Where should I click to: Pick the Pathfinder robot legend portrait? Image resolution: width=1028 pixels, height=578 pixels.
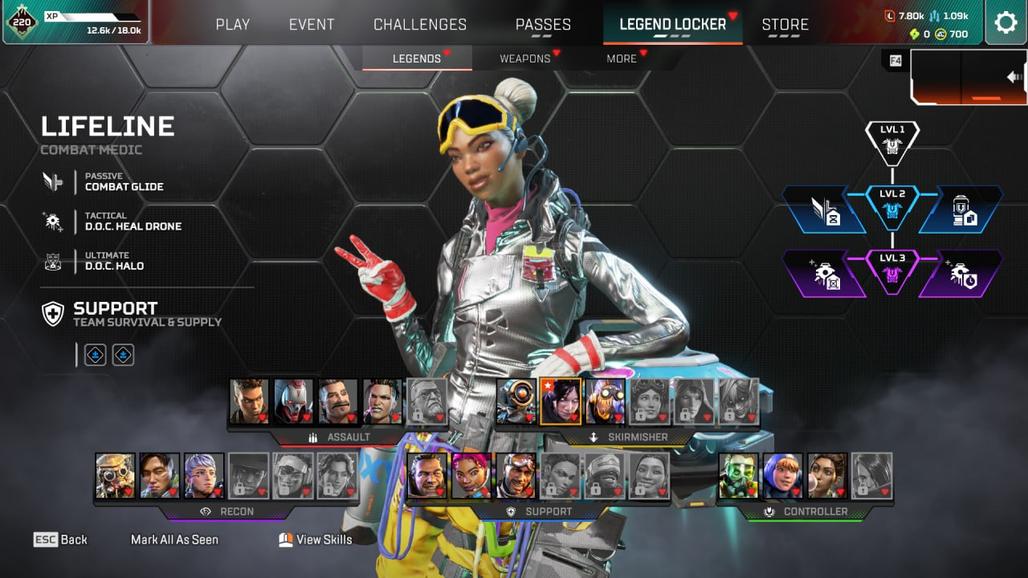coord(516,401)
